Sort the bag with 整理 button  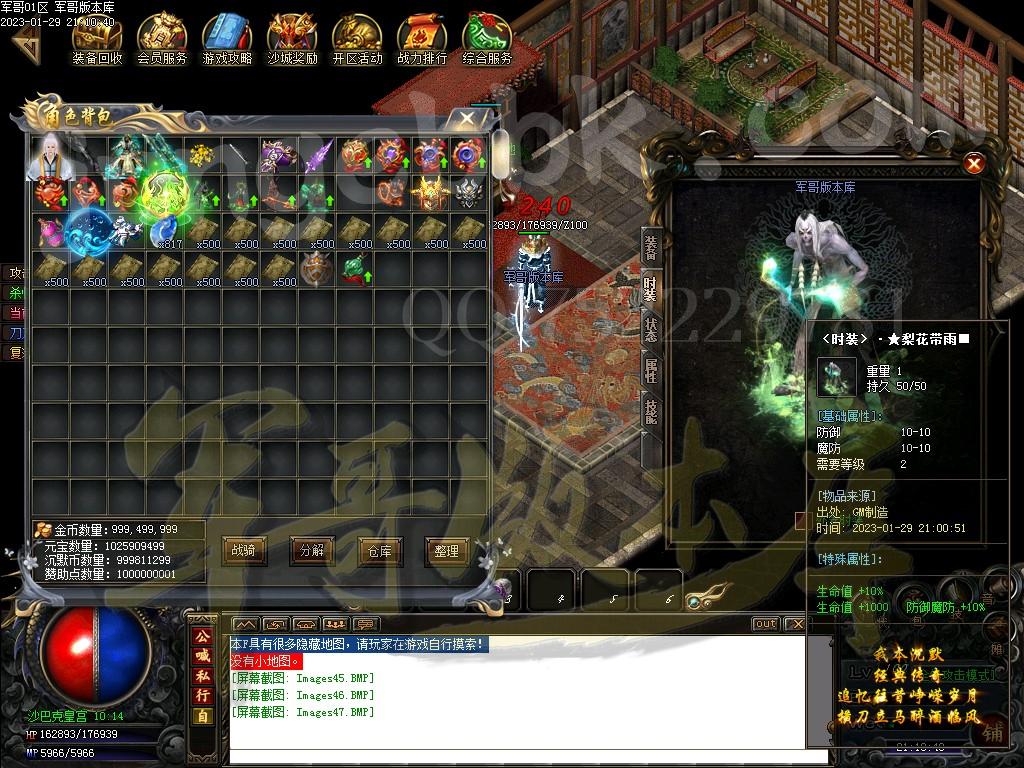pyautogui.click(x=447, y=550)
